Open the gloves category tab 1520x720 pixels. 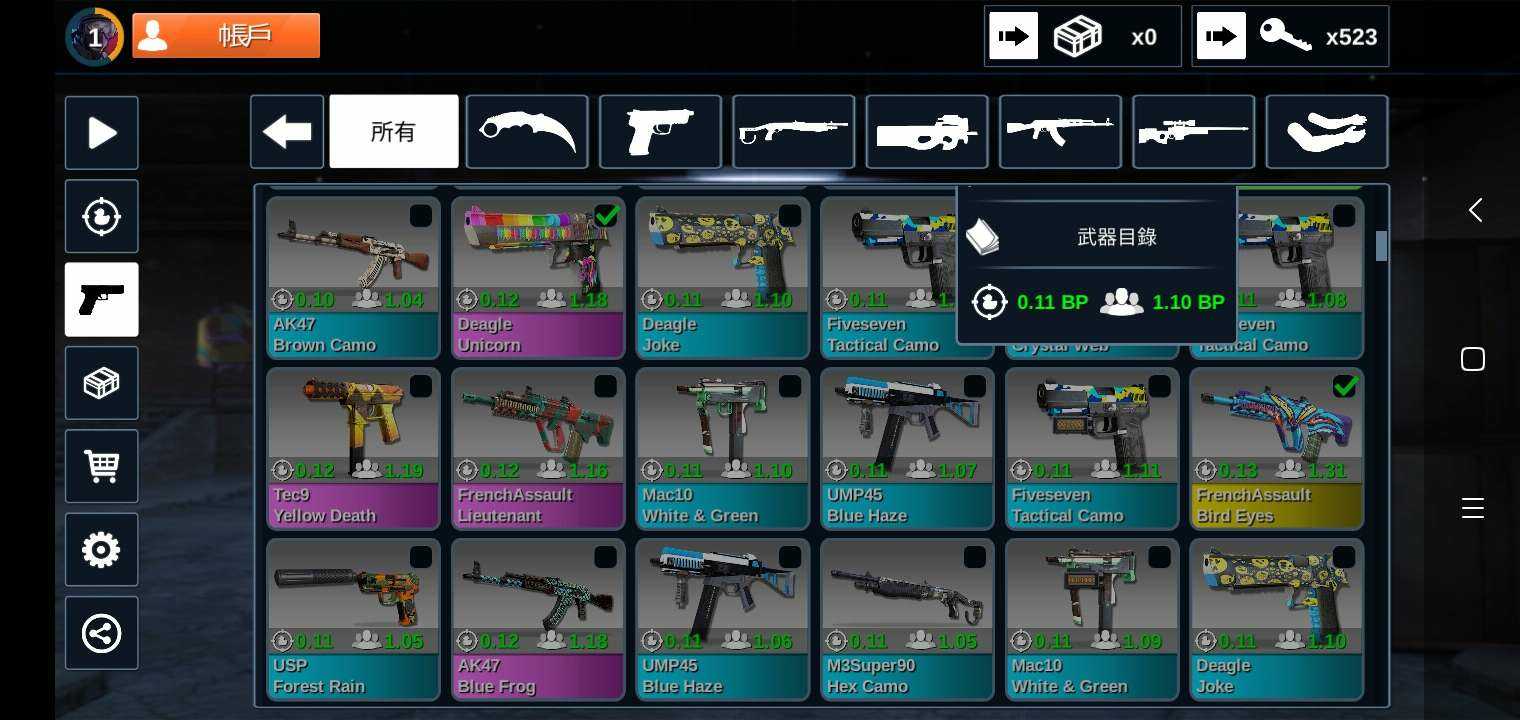click(x=1326, y=132)
